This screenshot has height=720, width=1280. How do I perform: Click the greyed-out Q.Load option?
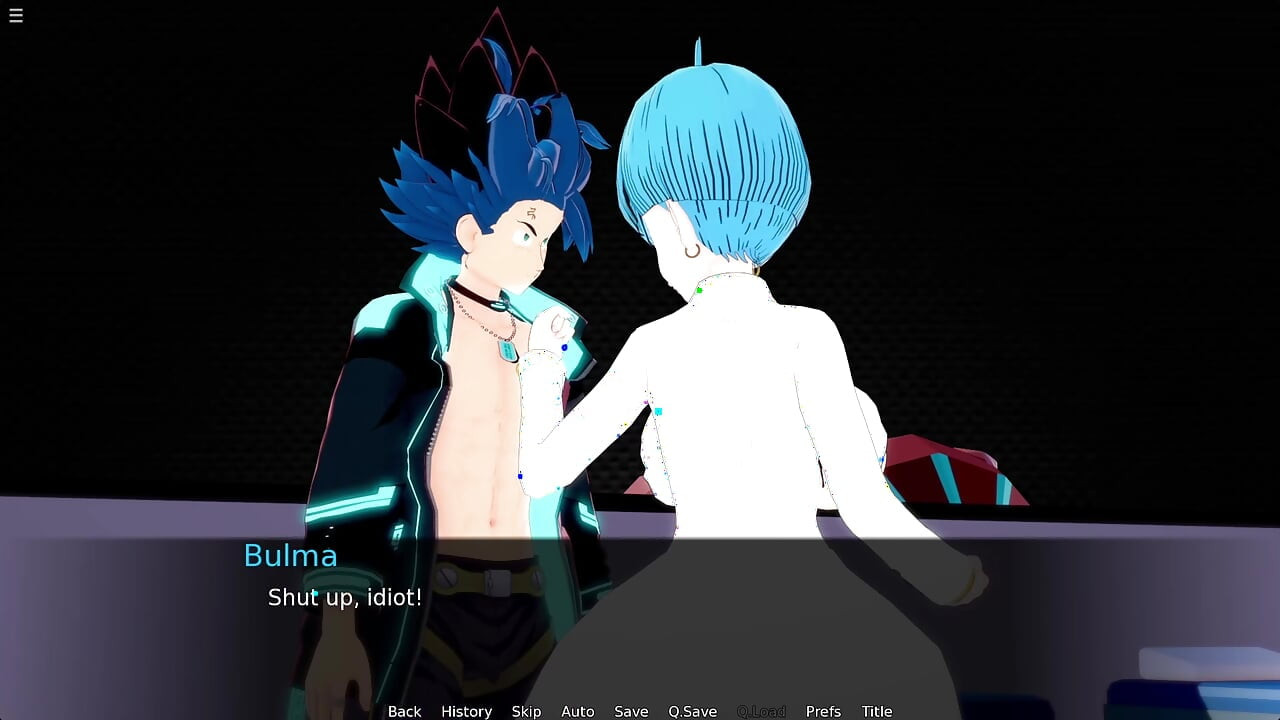pyautogui.click(x=762, y=711)
